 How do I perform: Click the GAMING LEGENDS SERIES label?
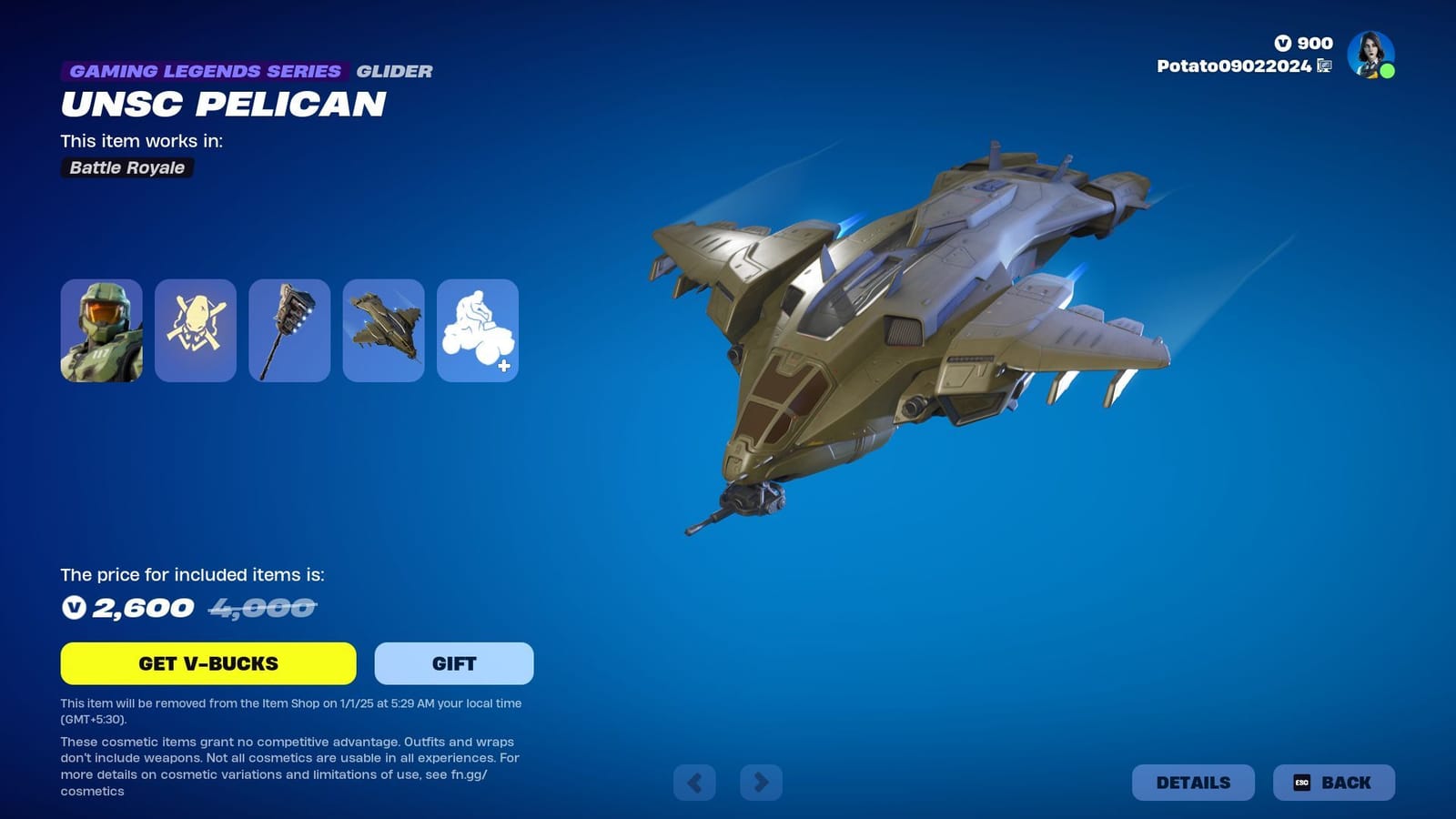coord(204,71)
